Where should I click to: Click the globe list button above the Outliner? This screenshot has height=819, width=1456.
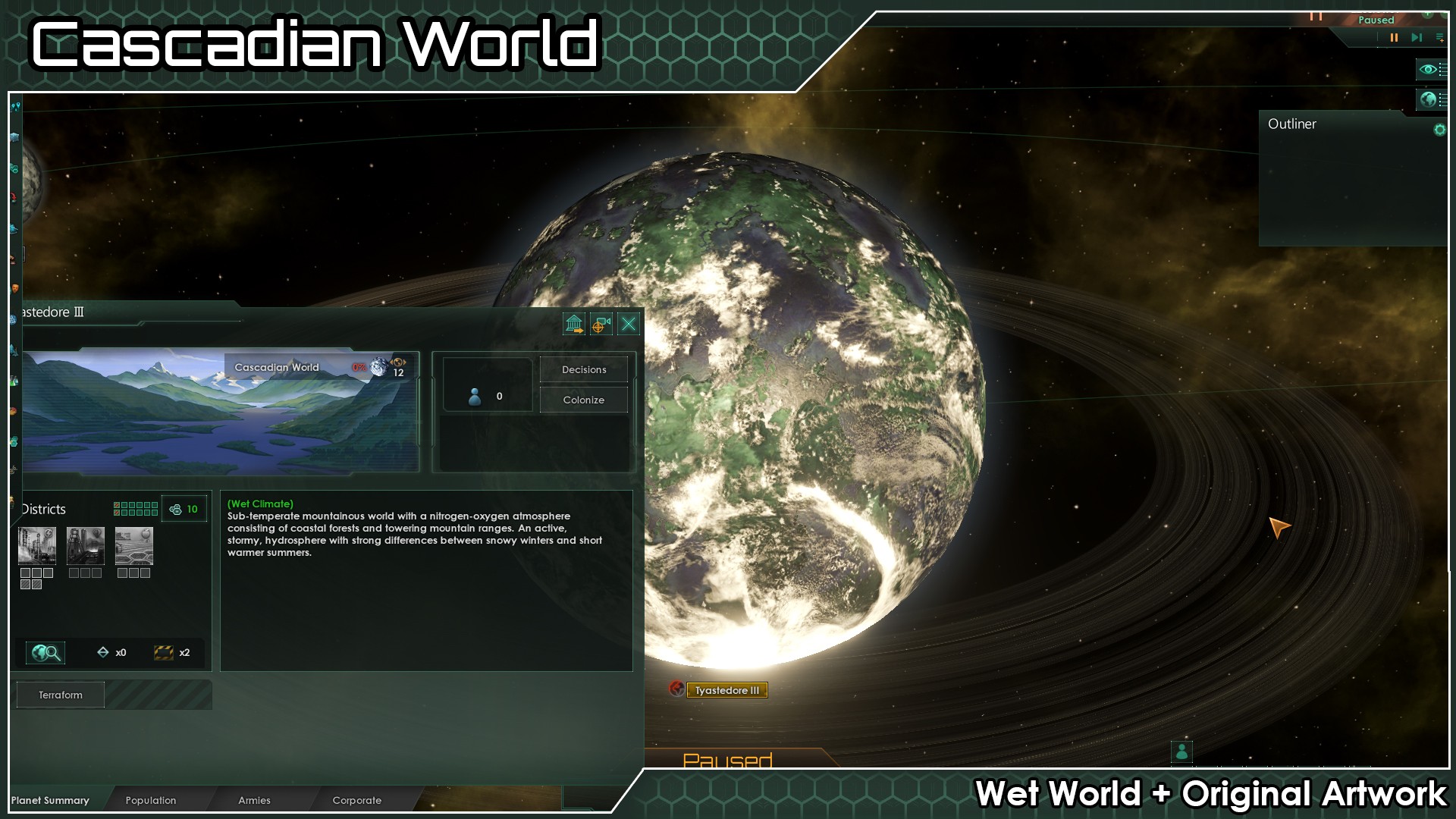[1430, 99]
